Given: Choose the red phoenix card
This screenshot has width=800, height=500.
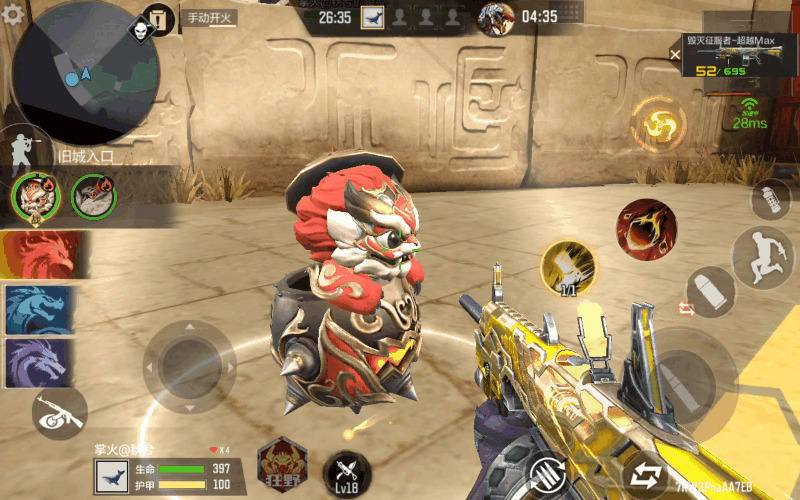Looking at the screenshot, I should coord(38,255).
